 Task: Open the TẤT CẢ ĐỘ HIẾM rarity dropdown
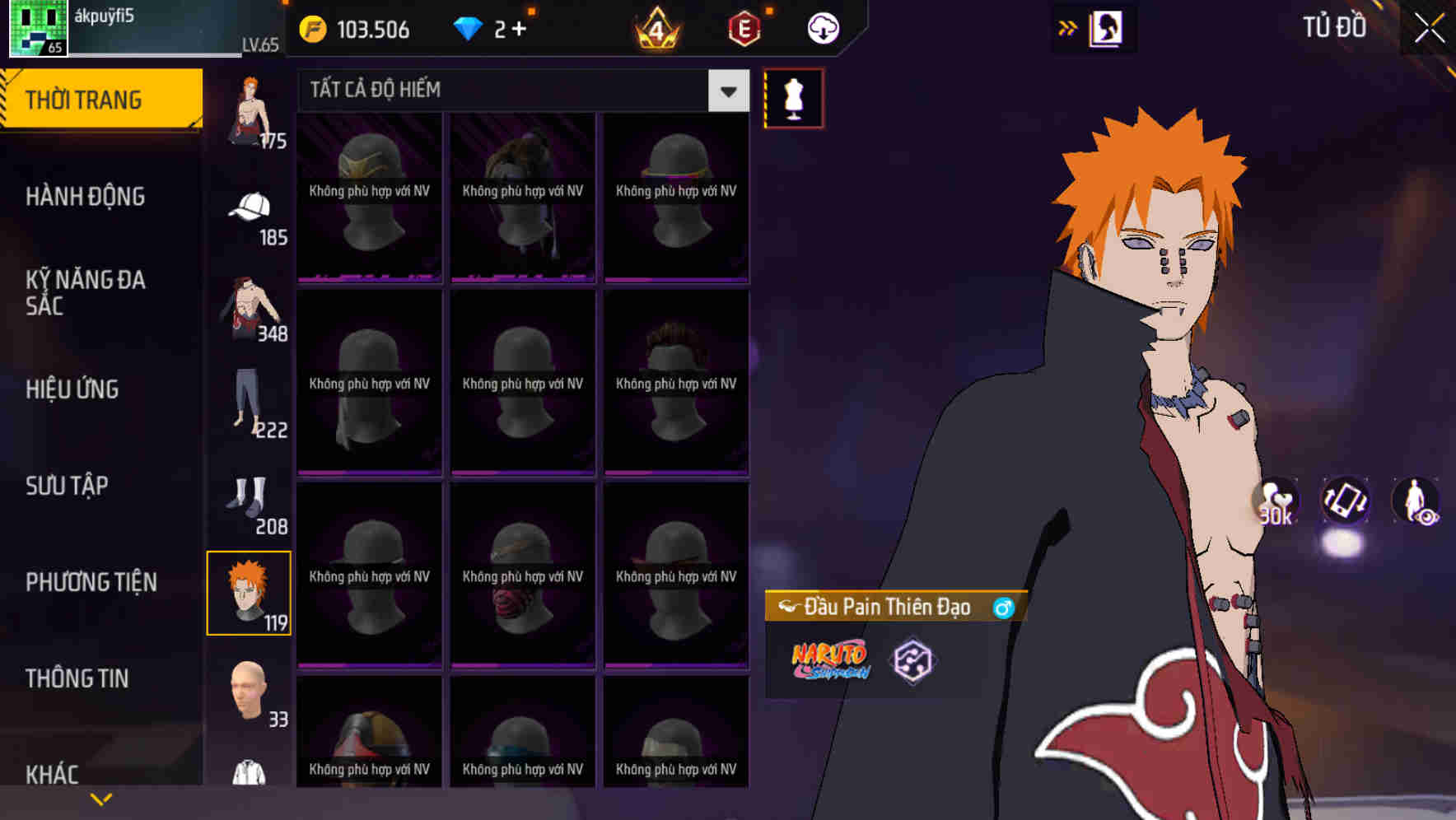511,90
